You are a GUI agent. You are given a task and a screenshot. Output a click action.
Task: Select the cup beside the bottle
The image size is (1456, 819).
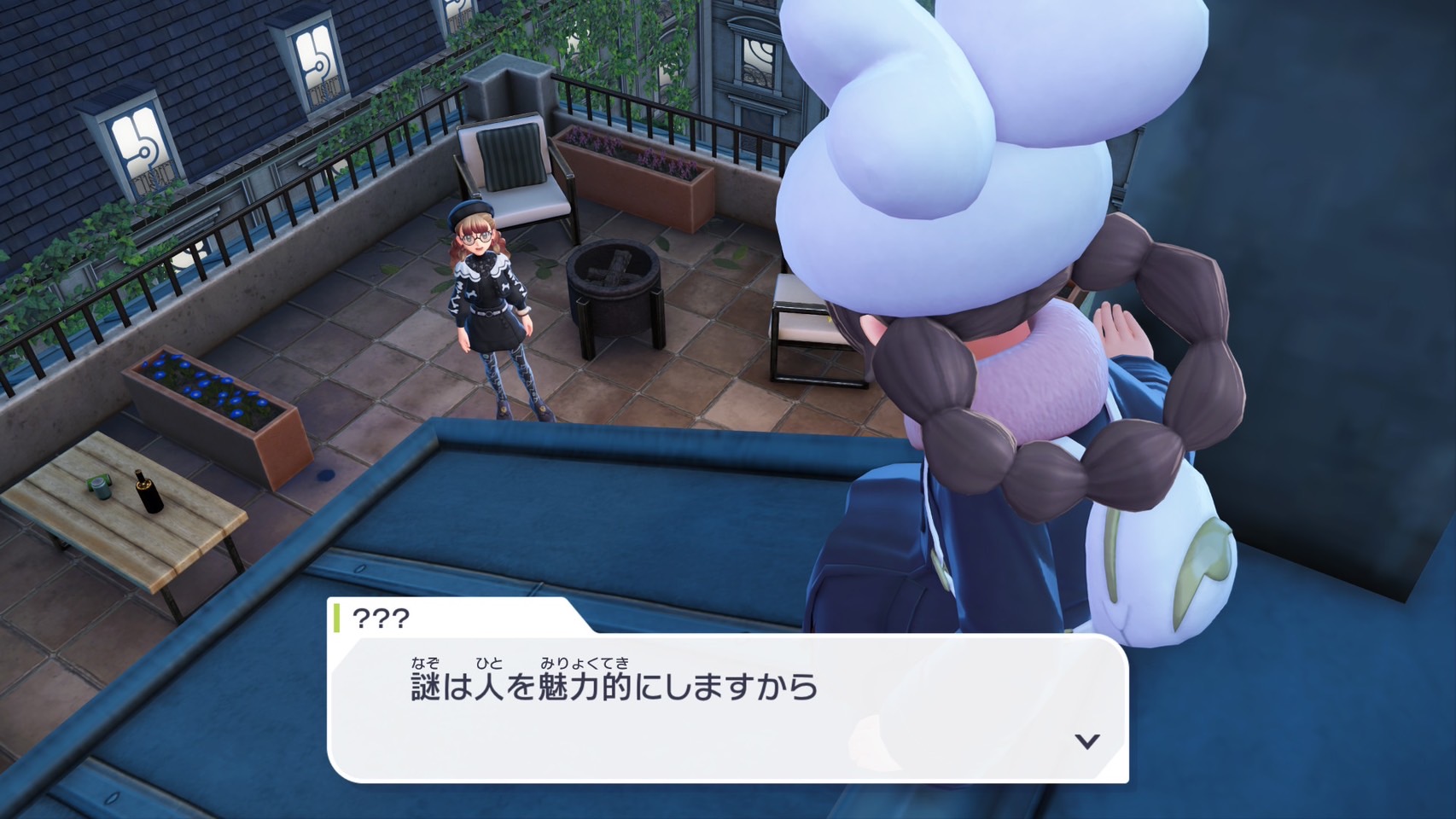[x=100, y=490]
